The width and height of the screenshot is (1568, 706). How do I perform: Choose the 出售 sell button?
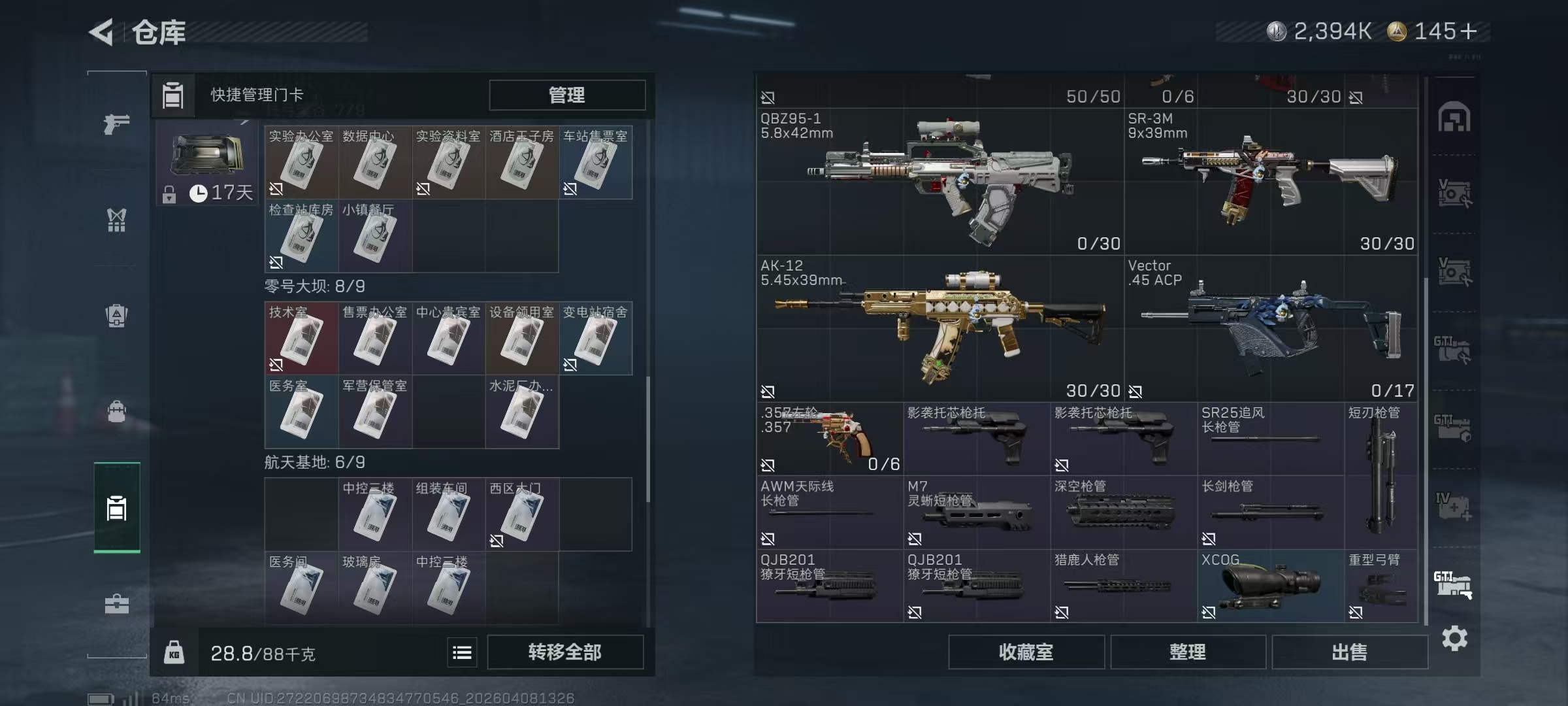[1349, 652]
